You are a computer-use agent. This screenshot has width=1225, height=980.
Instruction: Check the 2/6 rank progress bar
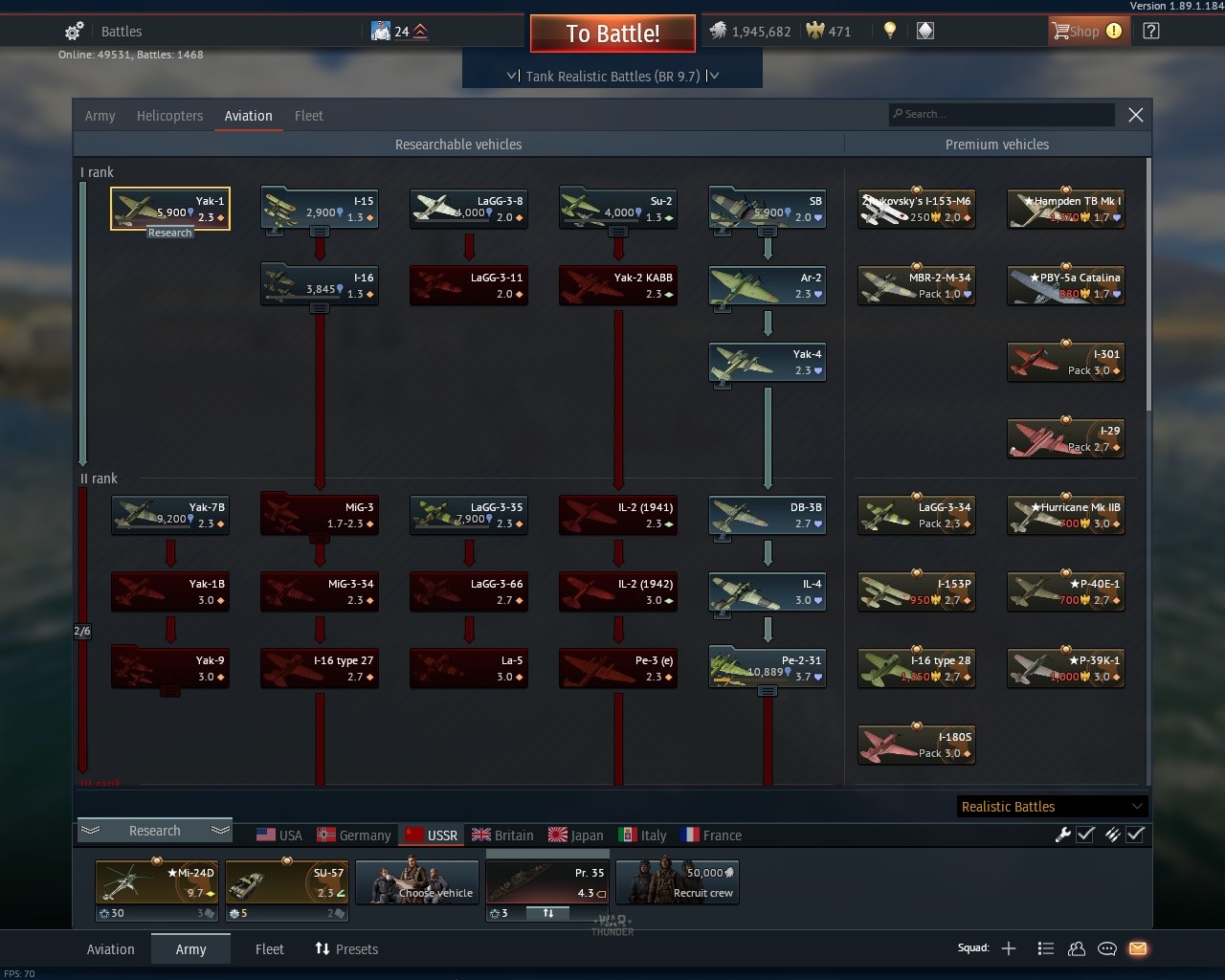coord(82,631)
